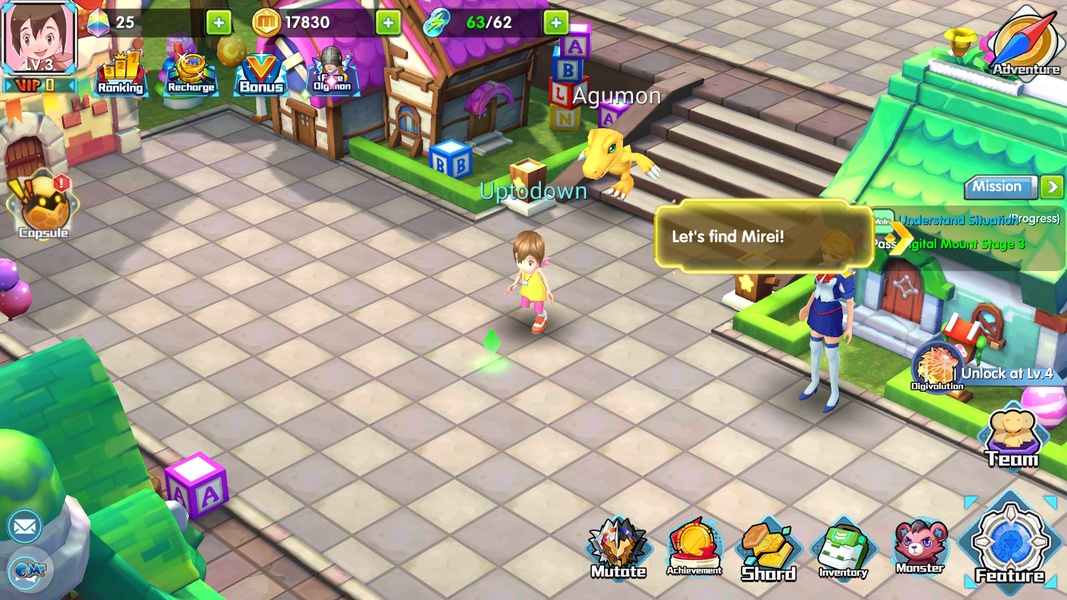View the Achievement screen
This screenshot has height=600, width=1067.
point(694,547)
